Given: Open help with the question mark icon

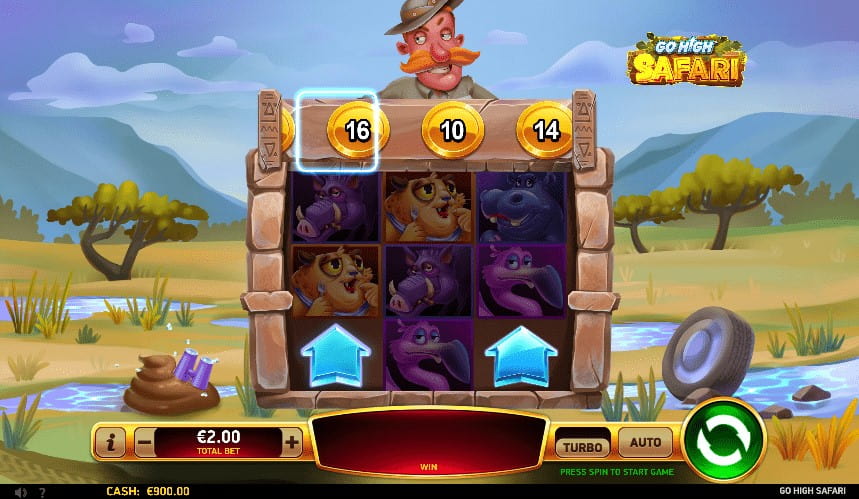Looking at the screenshot, I should click(41, 492).
